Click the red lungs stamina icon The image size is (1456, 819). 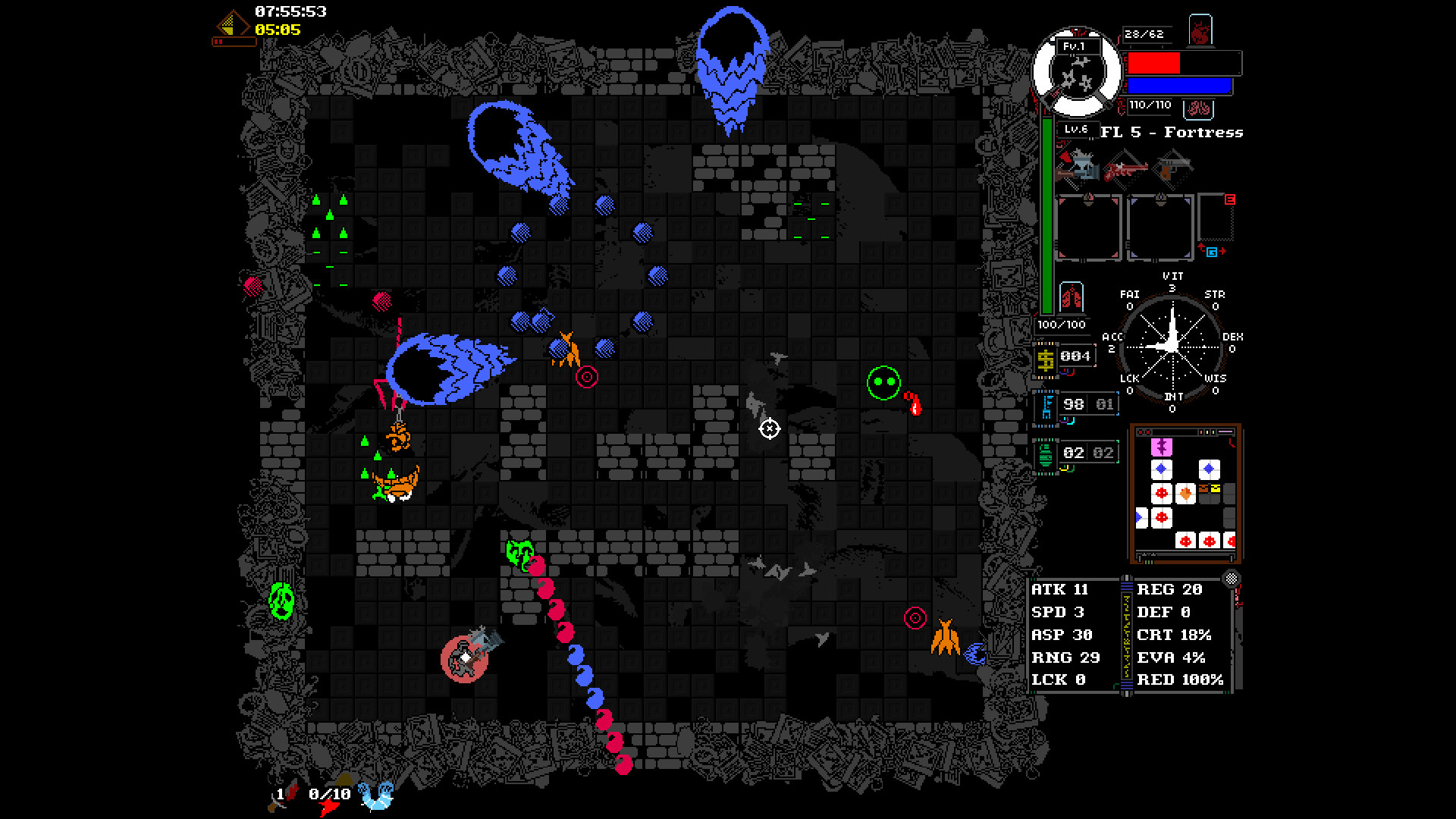pos(1071,297)
